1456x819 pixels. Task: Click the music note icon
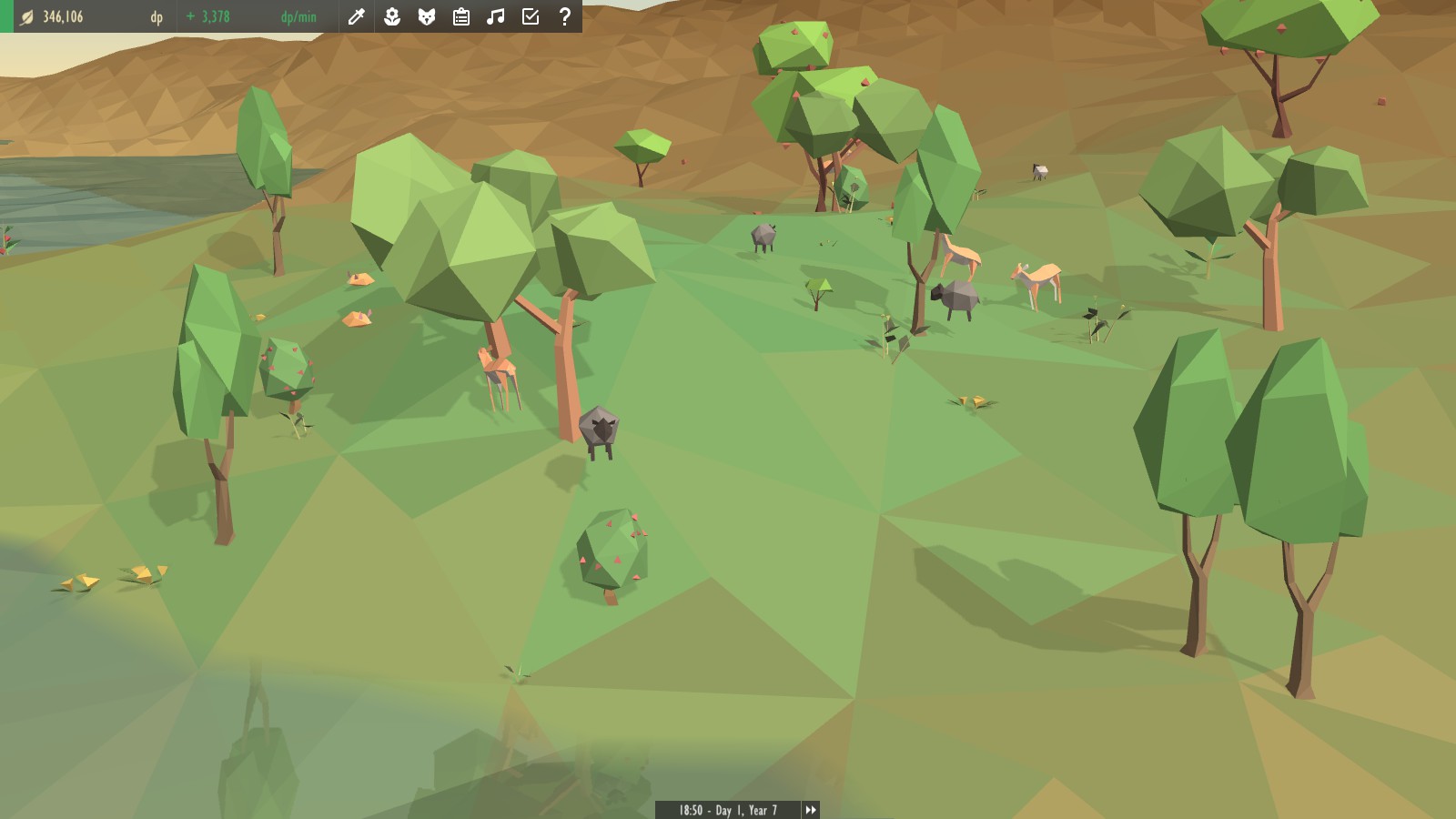coord(496,16)
